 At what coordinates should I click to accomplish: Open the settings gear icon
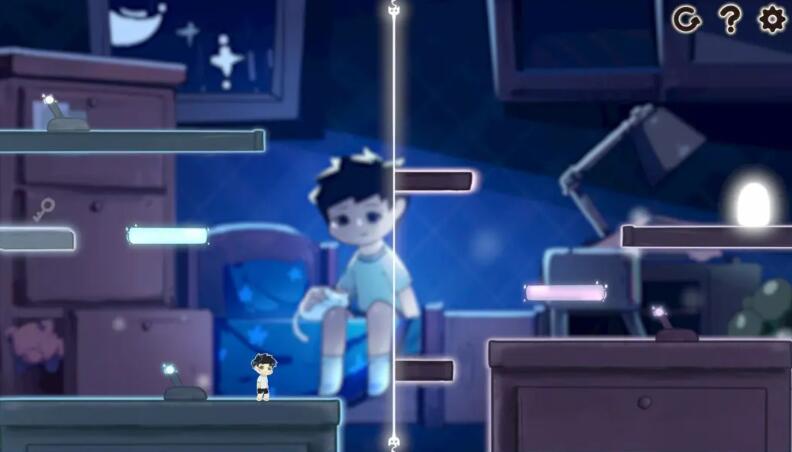coord(772,19)
